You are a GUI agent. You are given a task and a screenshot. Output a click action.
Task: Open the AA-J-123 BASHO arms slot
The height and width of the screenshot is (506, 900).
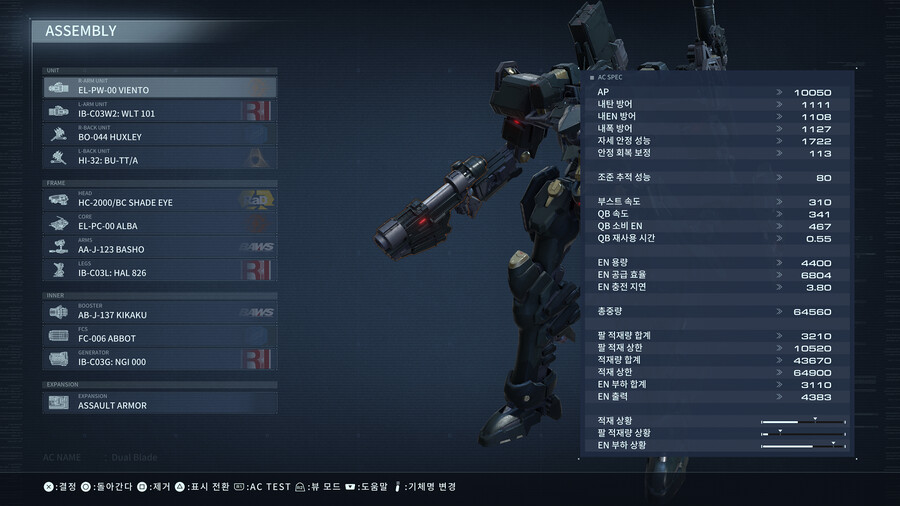click(160, 245)
